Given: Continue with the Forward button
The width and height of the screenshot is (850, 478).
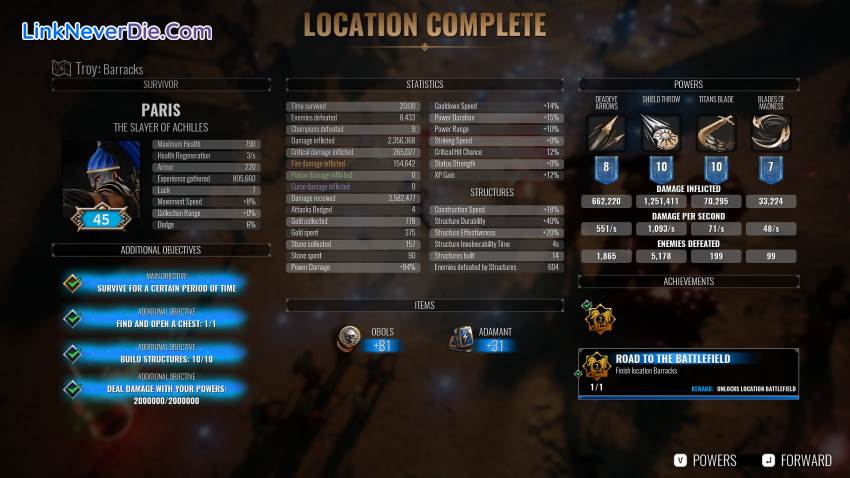Looking at the screenshot, I should (x=797, y=460).
